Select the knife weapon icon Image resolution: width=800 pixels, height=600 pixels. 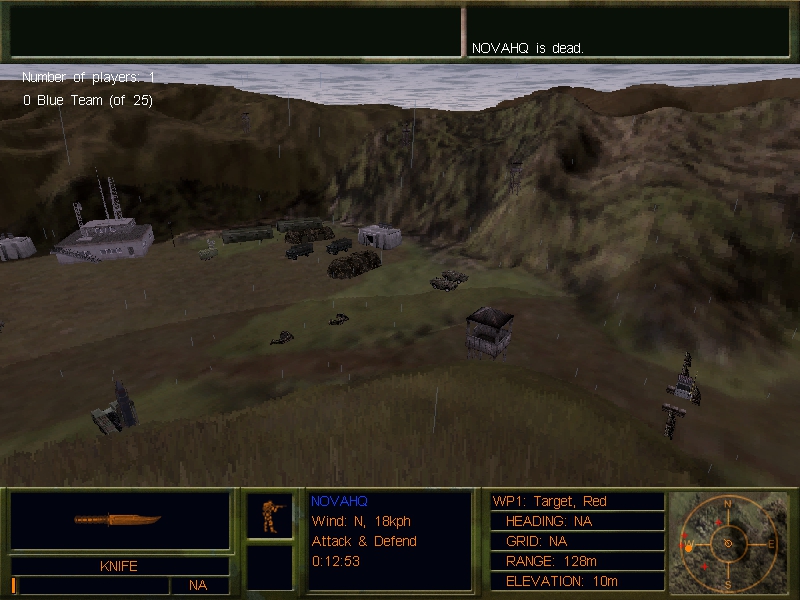point(118,520)
